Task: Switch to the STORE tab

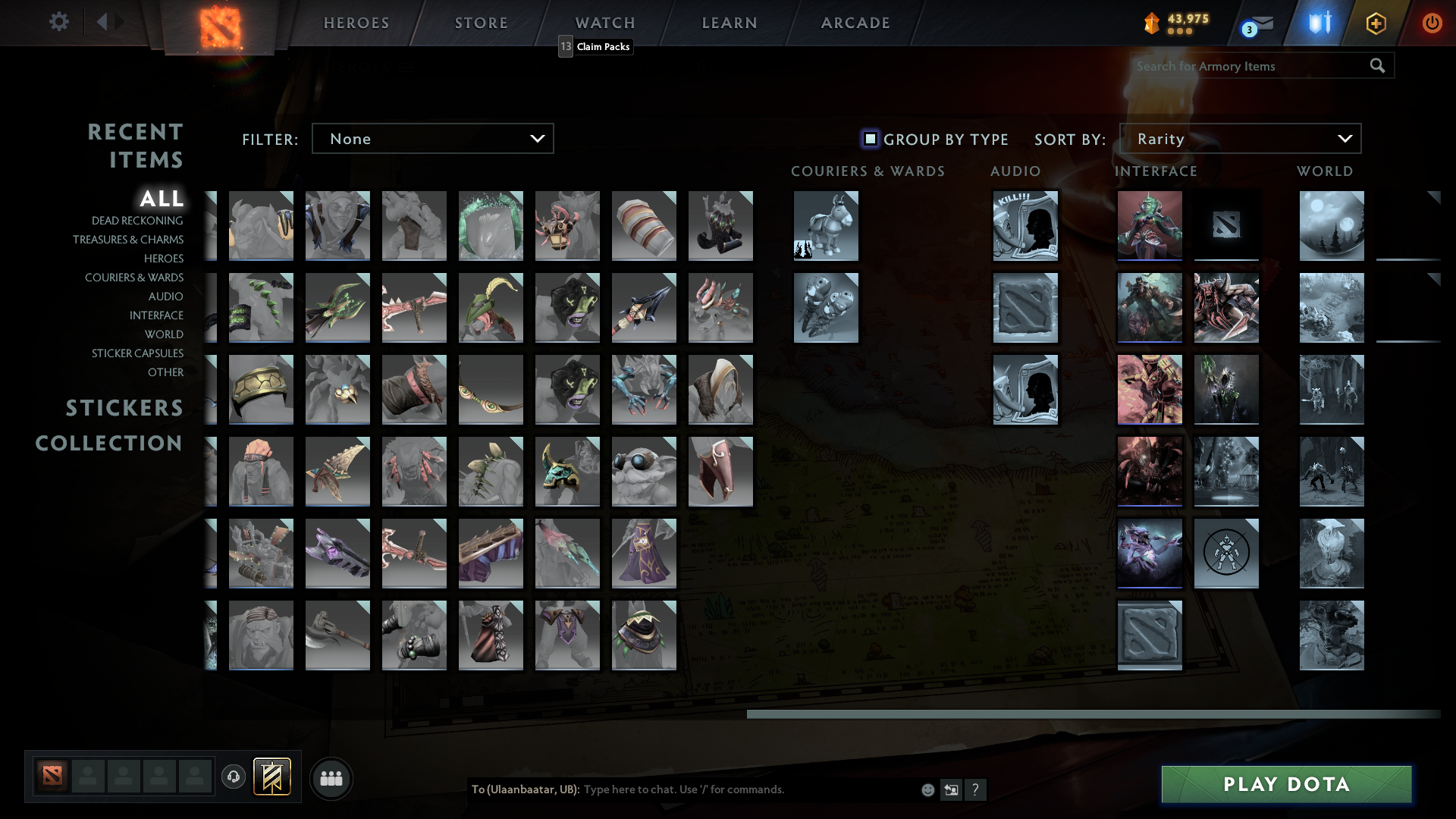Action: click(481, 22)
